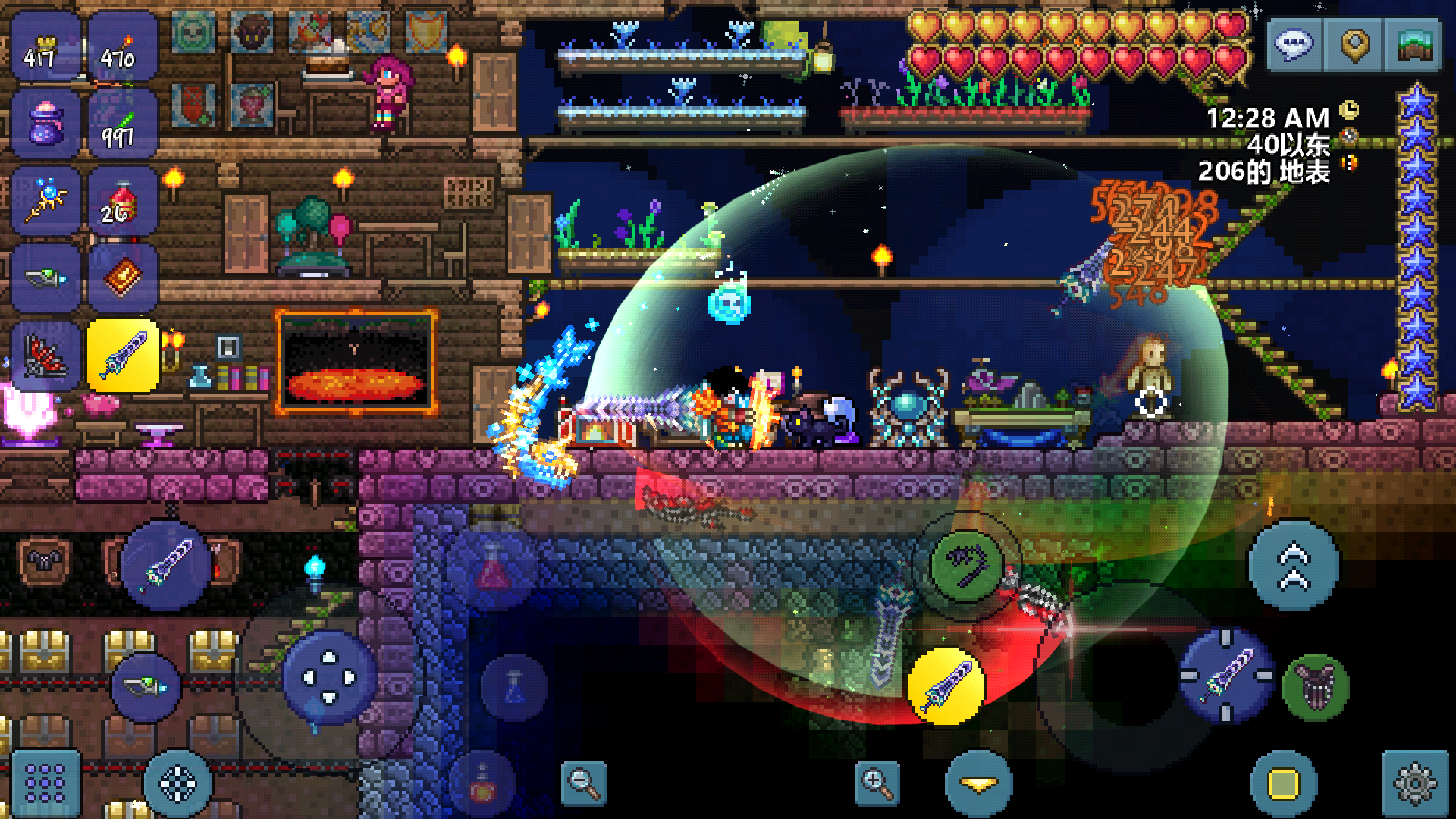Open the inventory grid button
Image resolution: width=1456 pixels, height=819 pixels.
(x=45, y=783)
